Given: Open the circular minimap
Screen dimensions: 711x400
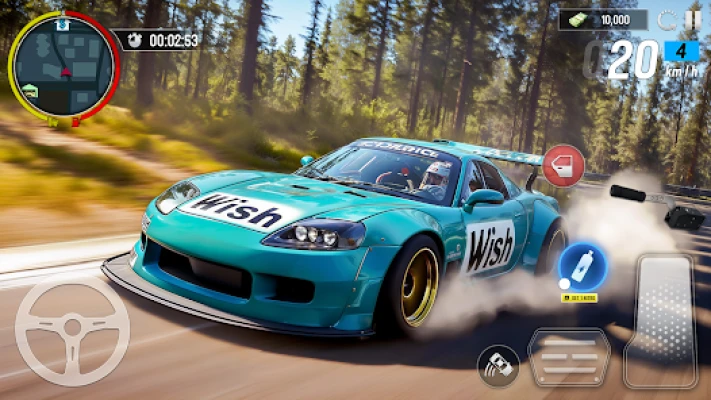Looking at the screenshot, I should [63, 67].
